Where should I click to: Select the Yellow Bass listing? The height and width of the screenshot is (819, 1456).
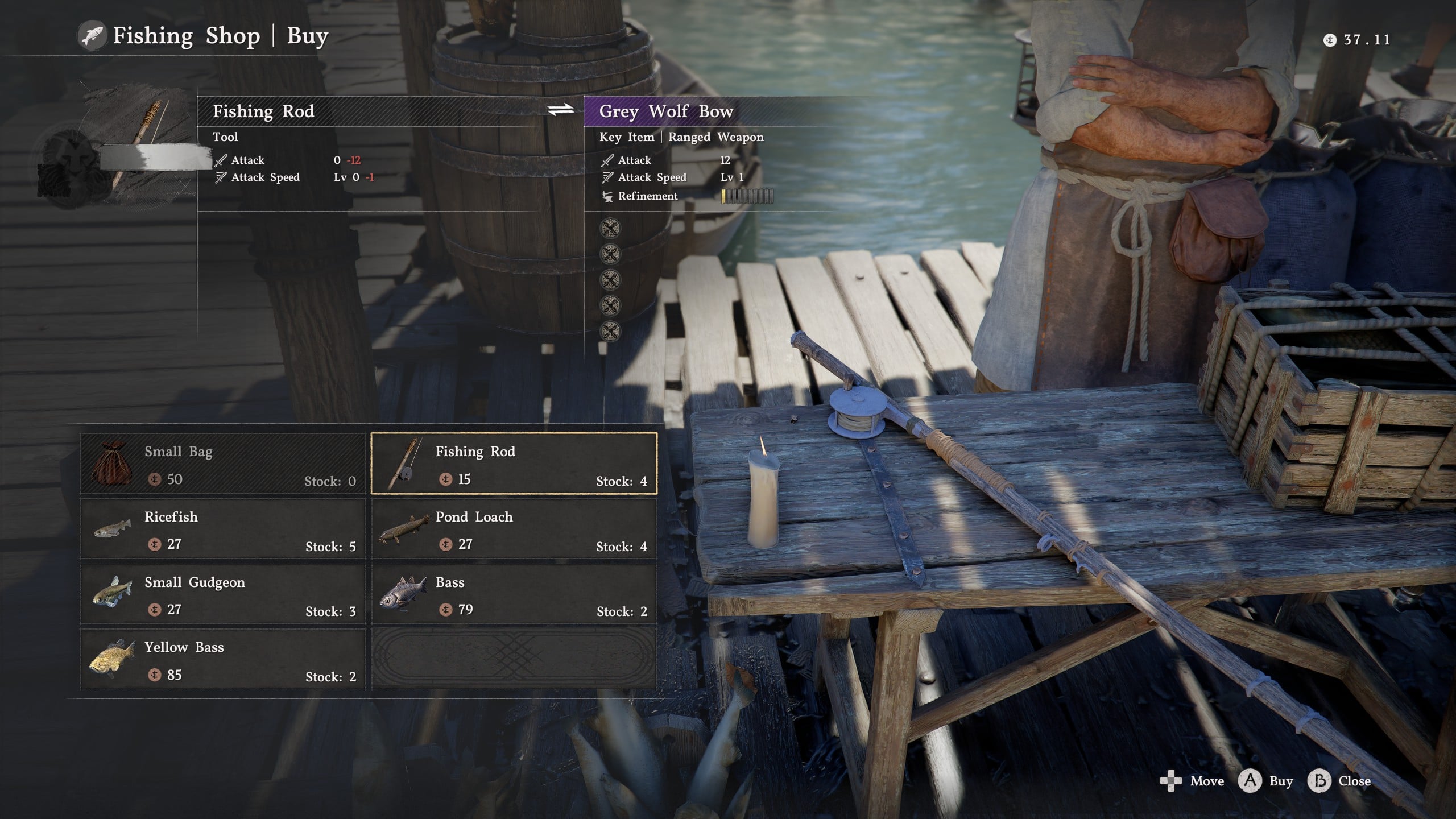coord(223,660)
